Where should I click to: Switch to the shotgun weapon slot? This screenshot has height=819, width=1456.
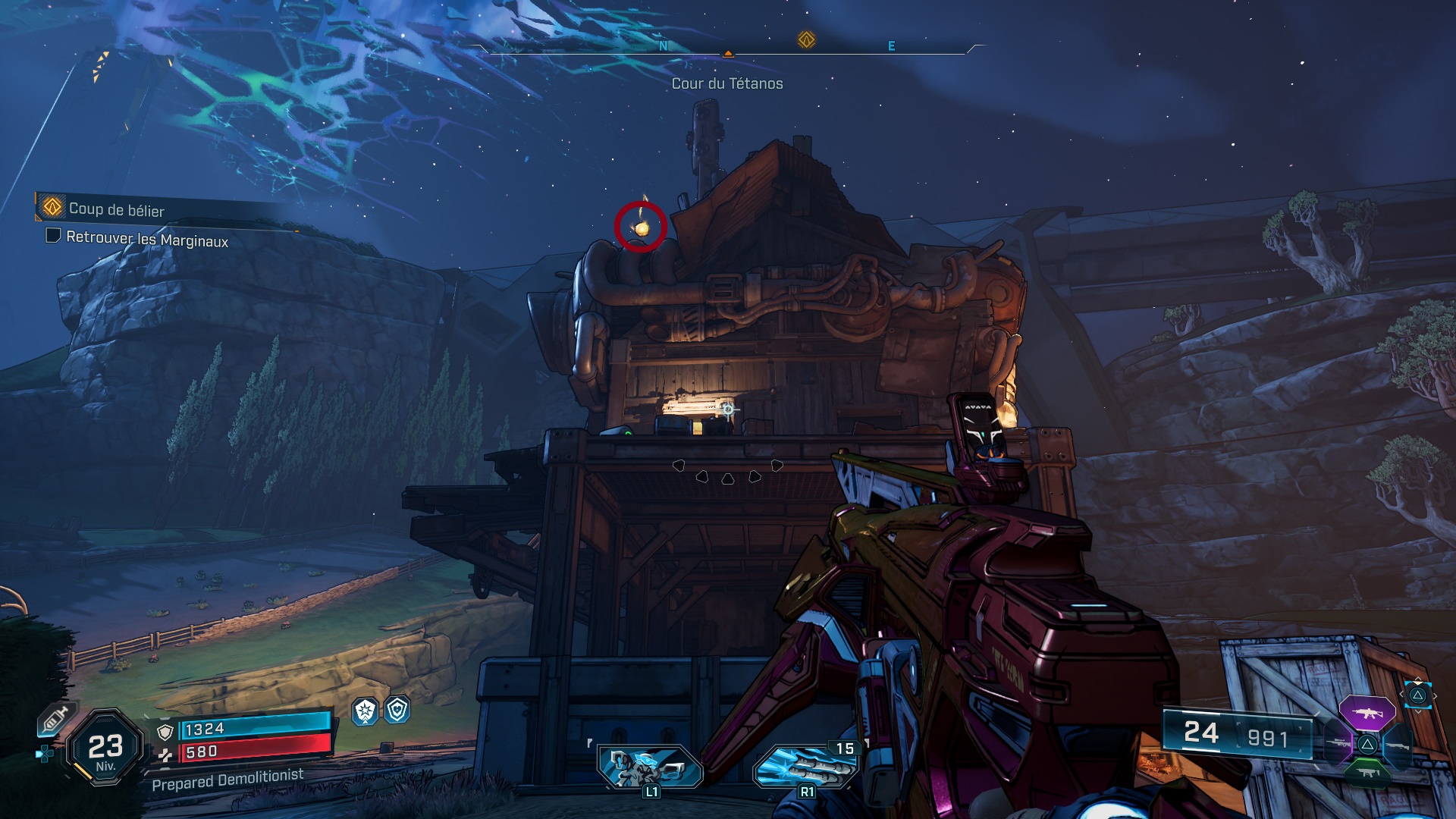click(1397, 745)
